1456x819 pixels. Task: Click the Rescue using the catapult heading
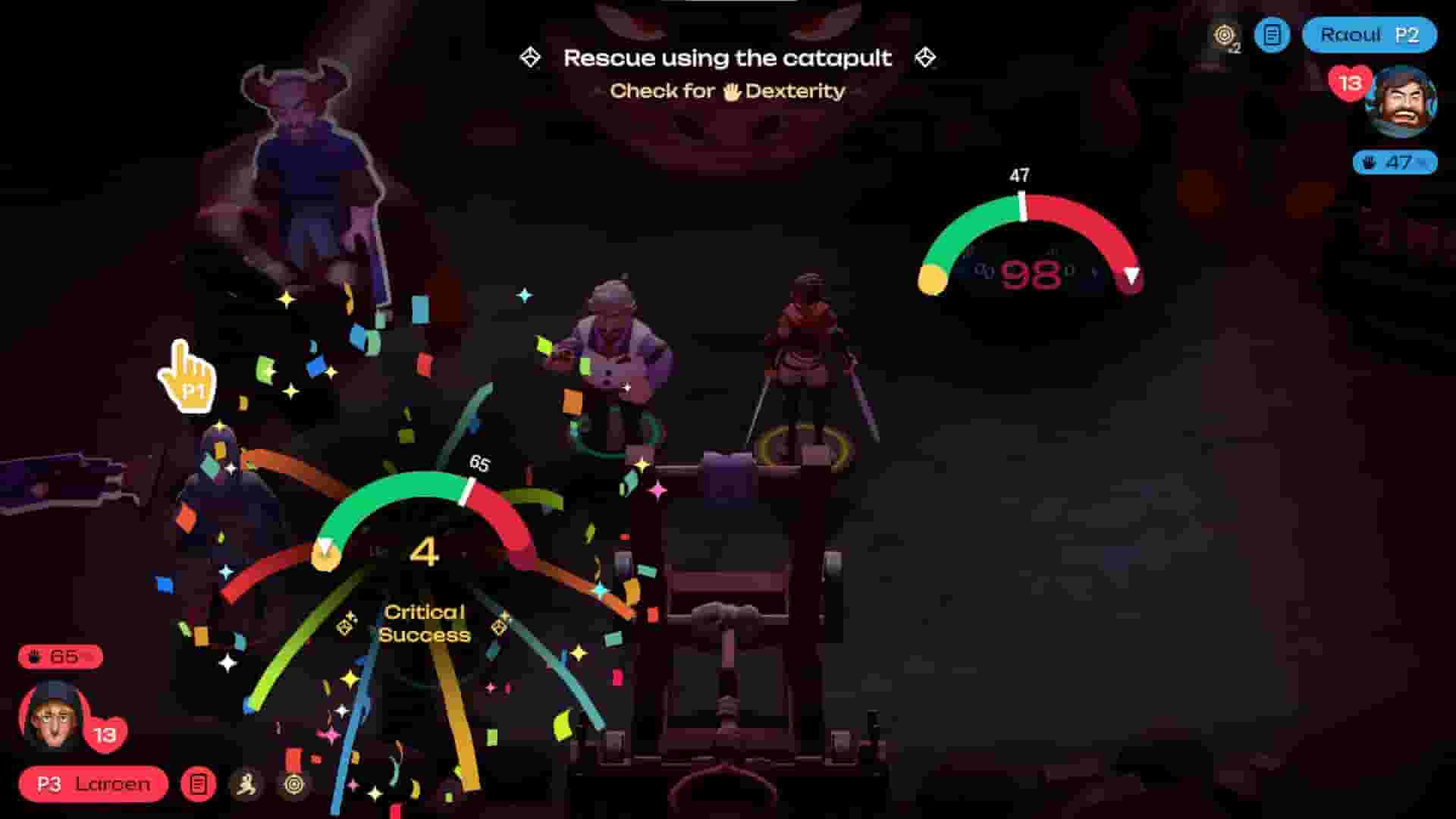click(x=727, y=58)
